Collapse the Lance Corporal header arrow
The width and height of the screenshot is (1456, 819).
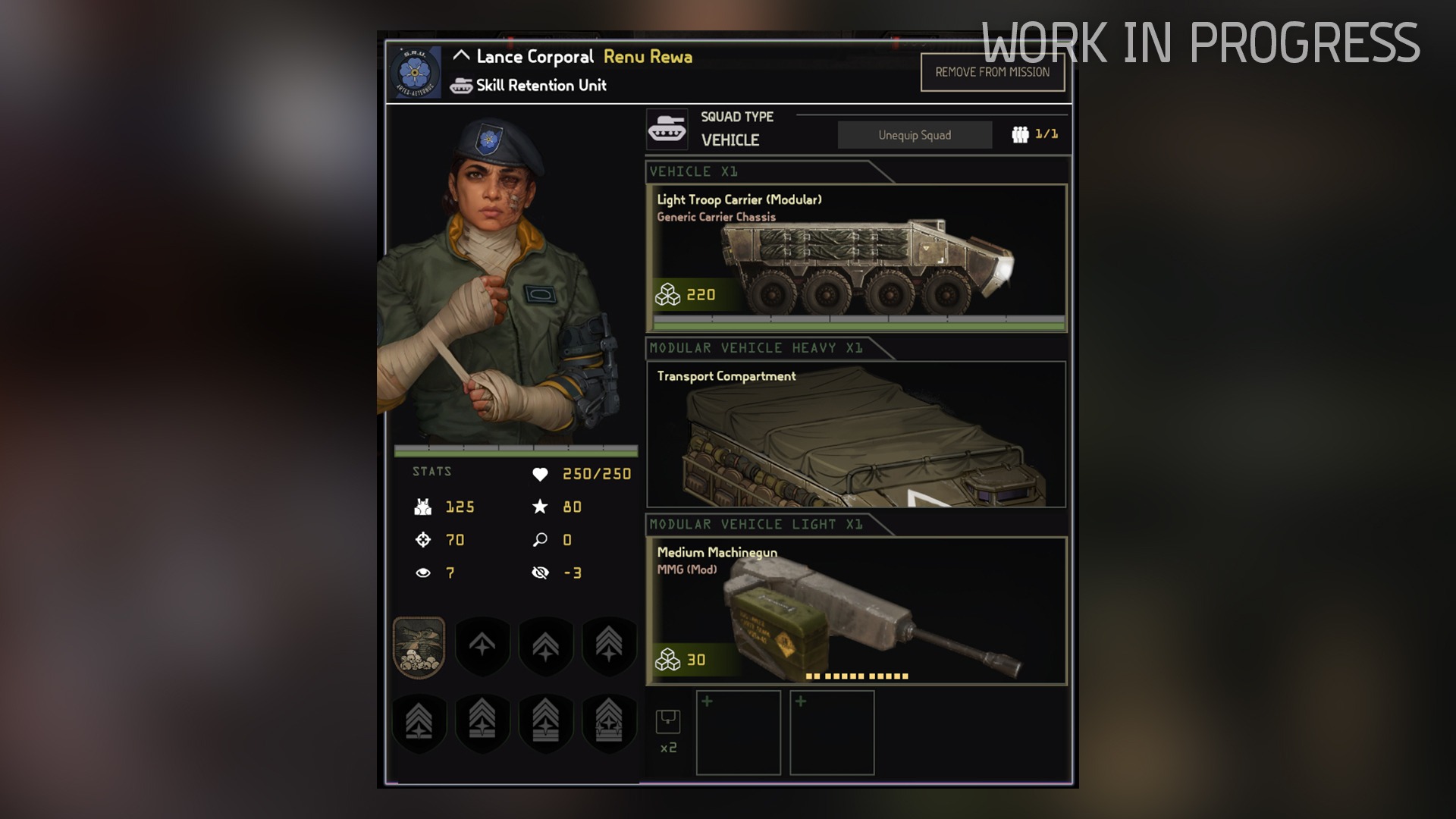[461, 56]
